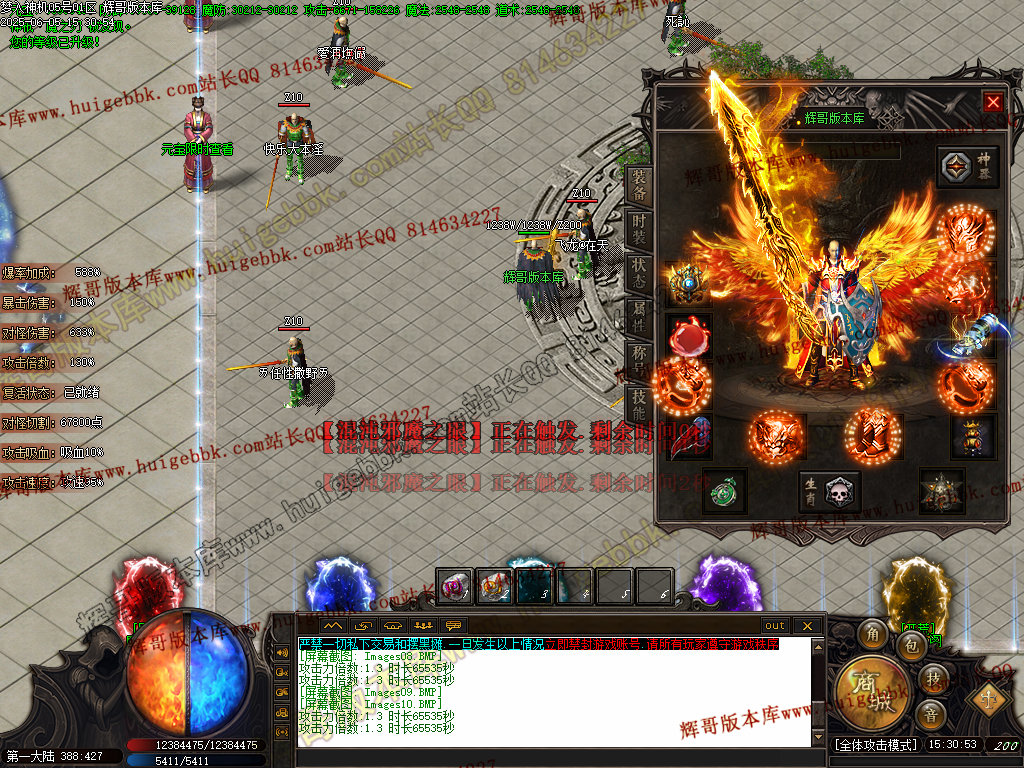This screenshot has height=768, width=1024.
Task: Open the 时装 fashion tab
Action: click(639, 230)
